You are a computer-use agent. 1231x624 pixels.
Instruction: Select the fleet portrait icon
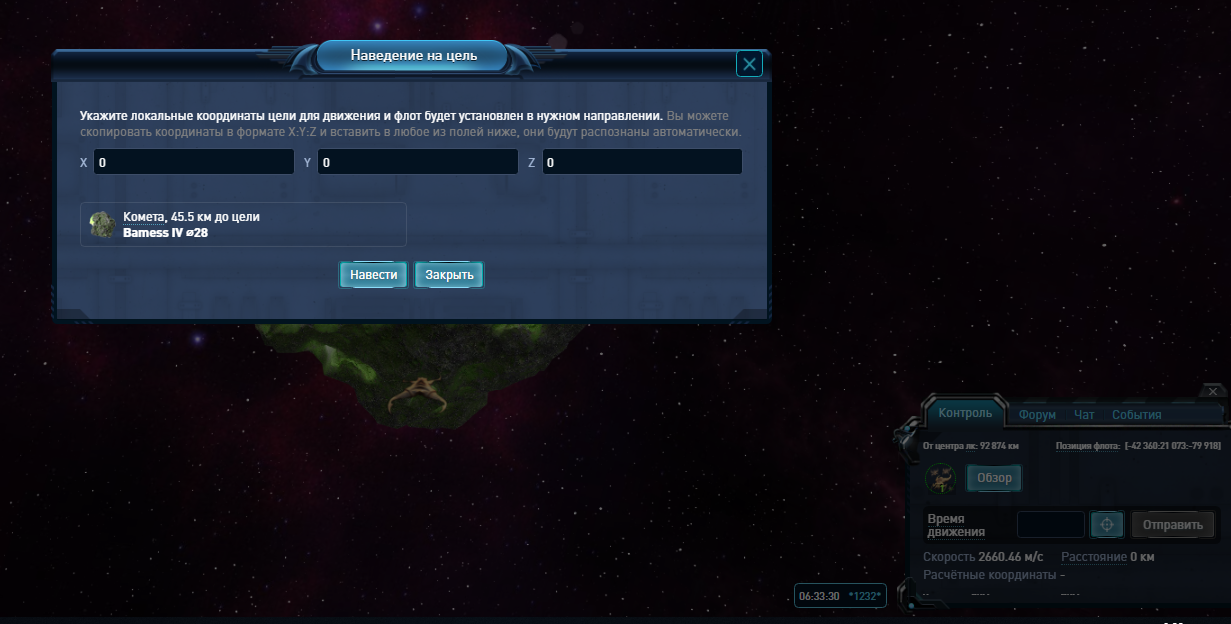(x=940, y=478)
